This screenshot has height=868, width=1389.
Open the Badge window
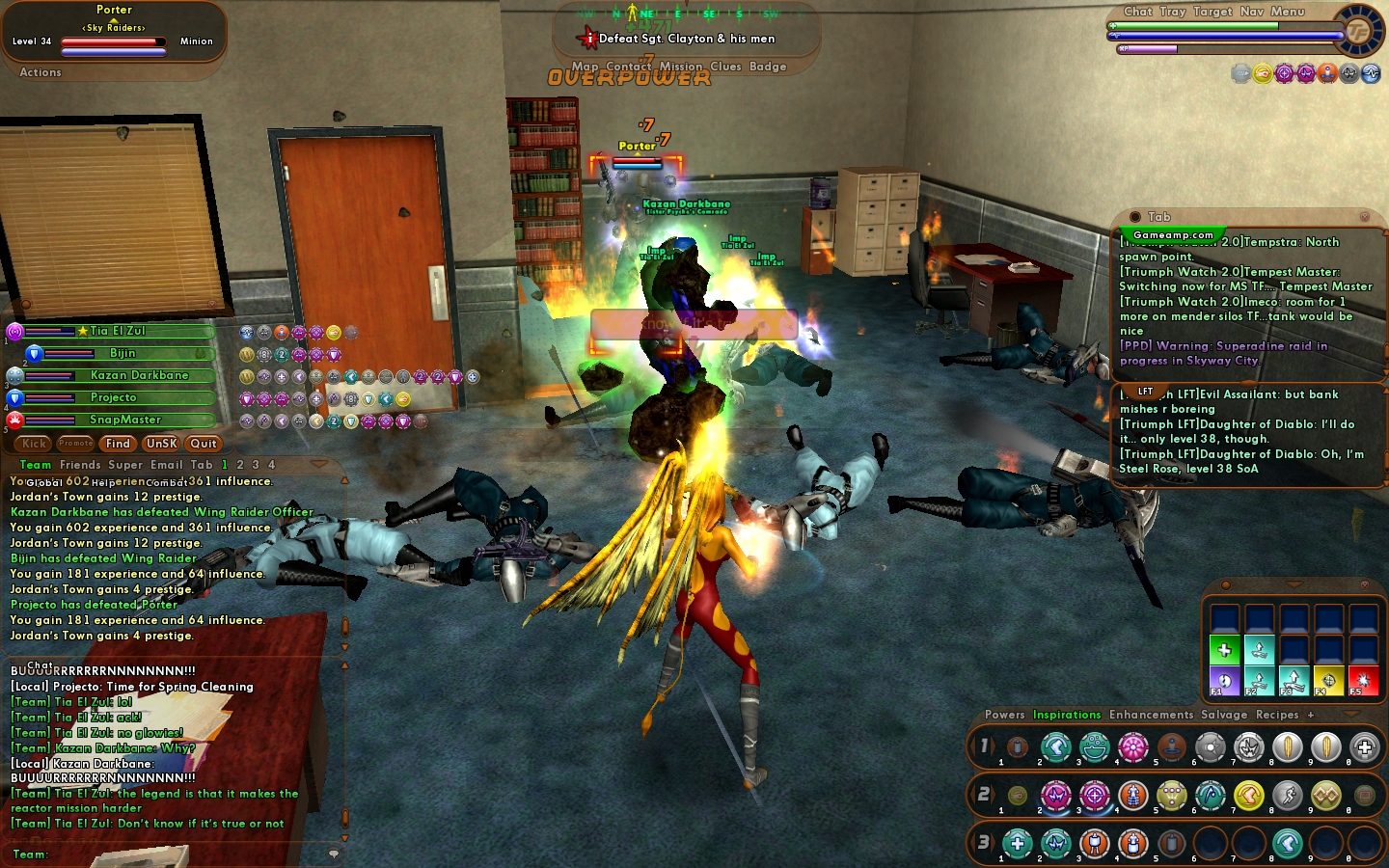tap(768, 67)
